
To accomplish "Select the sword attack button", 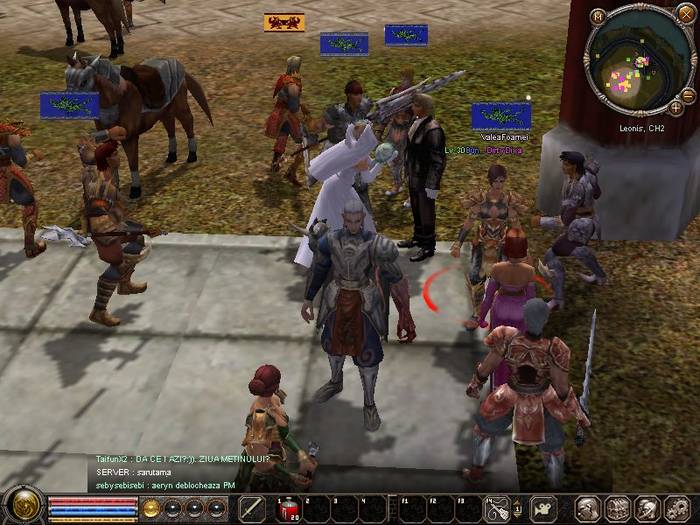I will 252,509.
